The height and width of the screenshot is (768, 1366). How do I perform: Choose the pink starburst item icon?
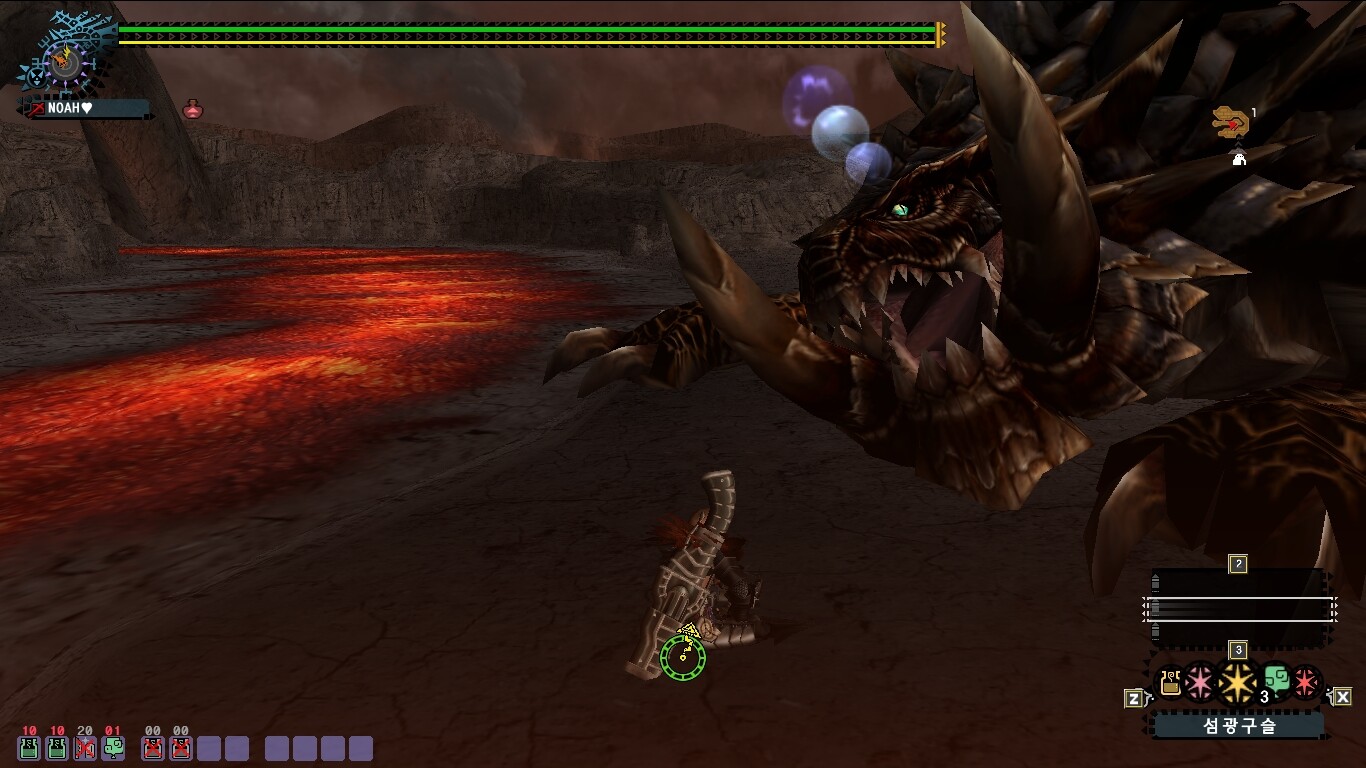pos(1199,683)
